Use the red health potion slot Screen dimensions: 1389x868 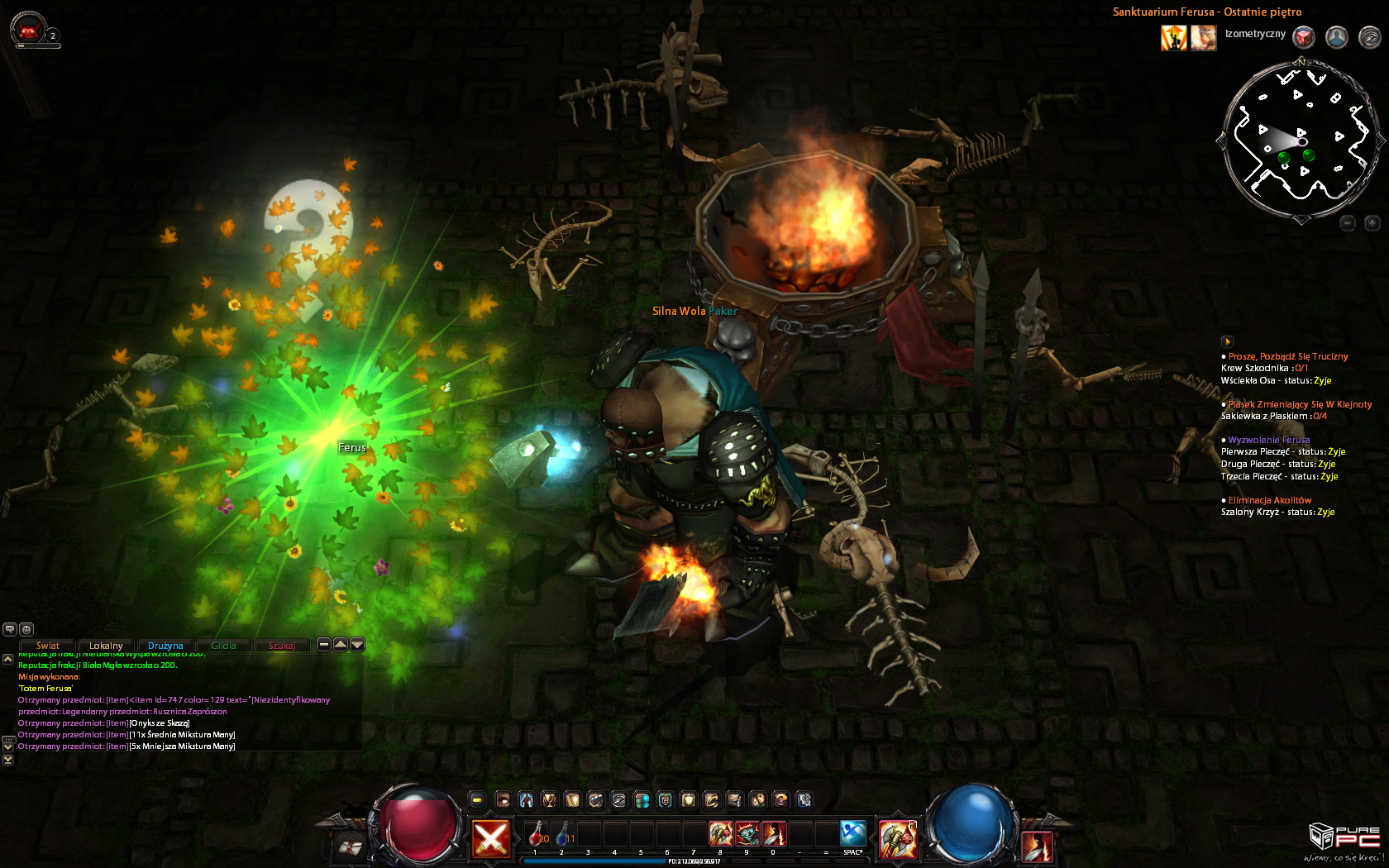pyautogui.click(x=537, y=833)
